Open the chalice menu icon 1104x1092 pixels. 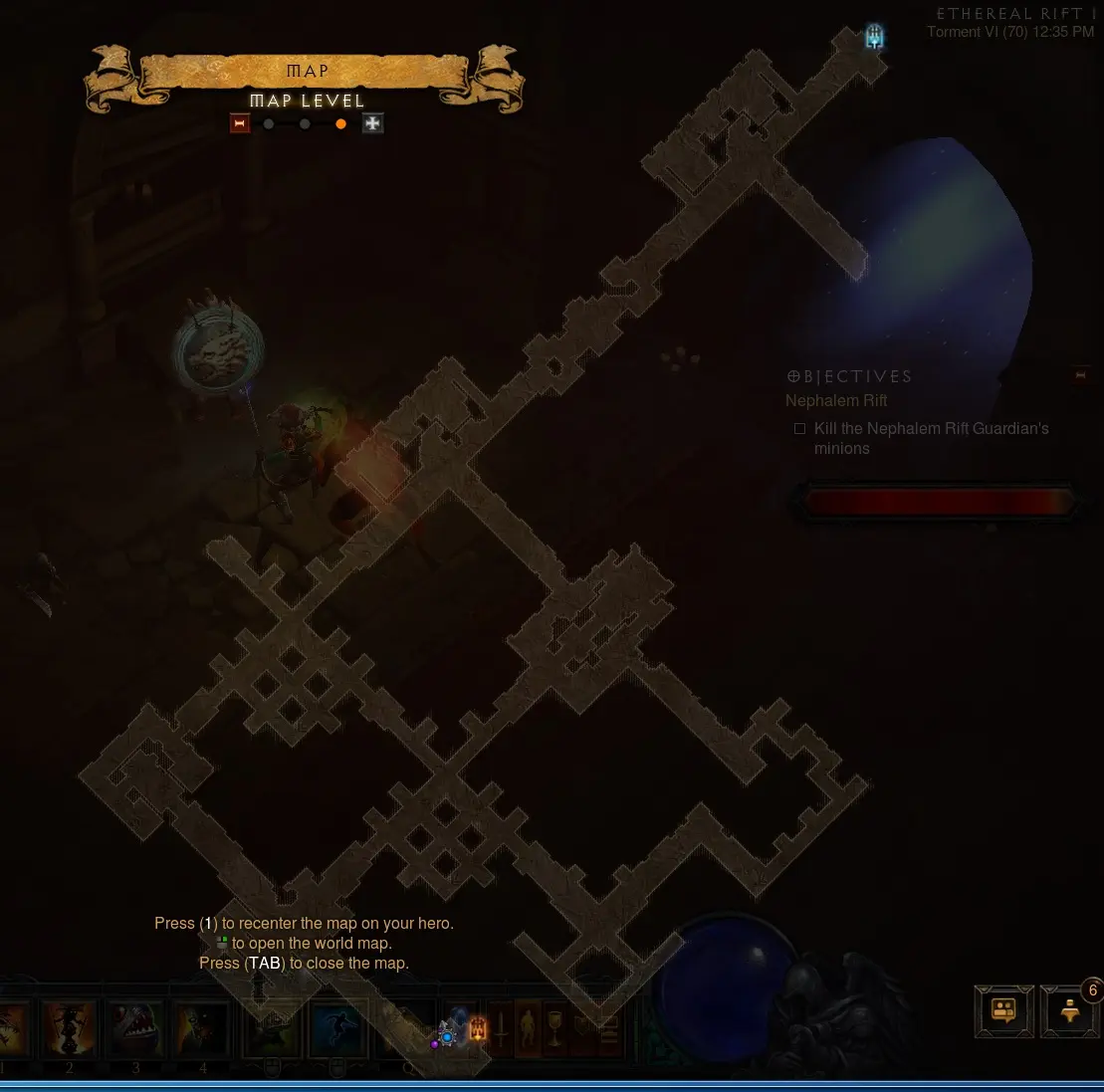[x=554, y=1030]
